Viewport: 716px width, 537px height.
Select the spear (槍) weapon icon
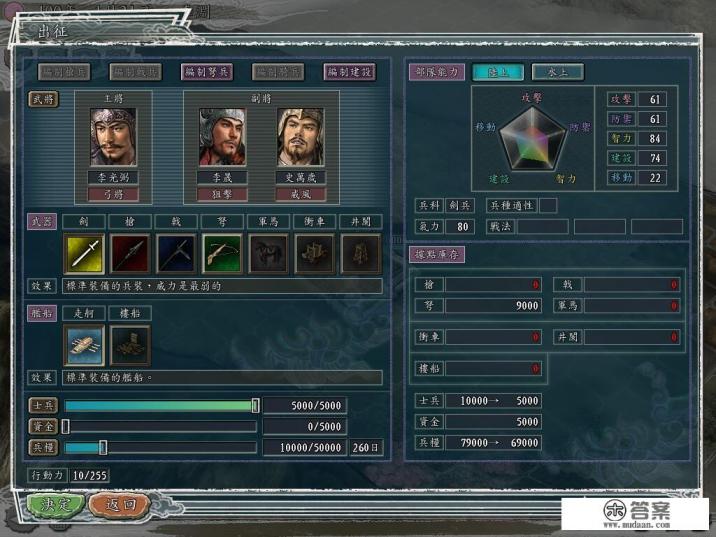pyautogui.click(x=130, y=254)
